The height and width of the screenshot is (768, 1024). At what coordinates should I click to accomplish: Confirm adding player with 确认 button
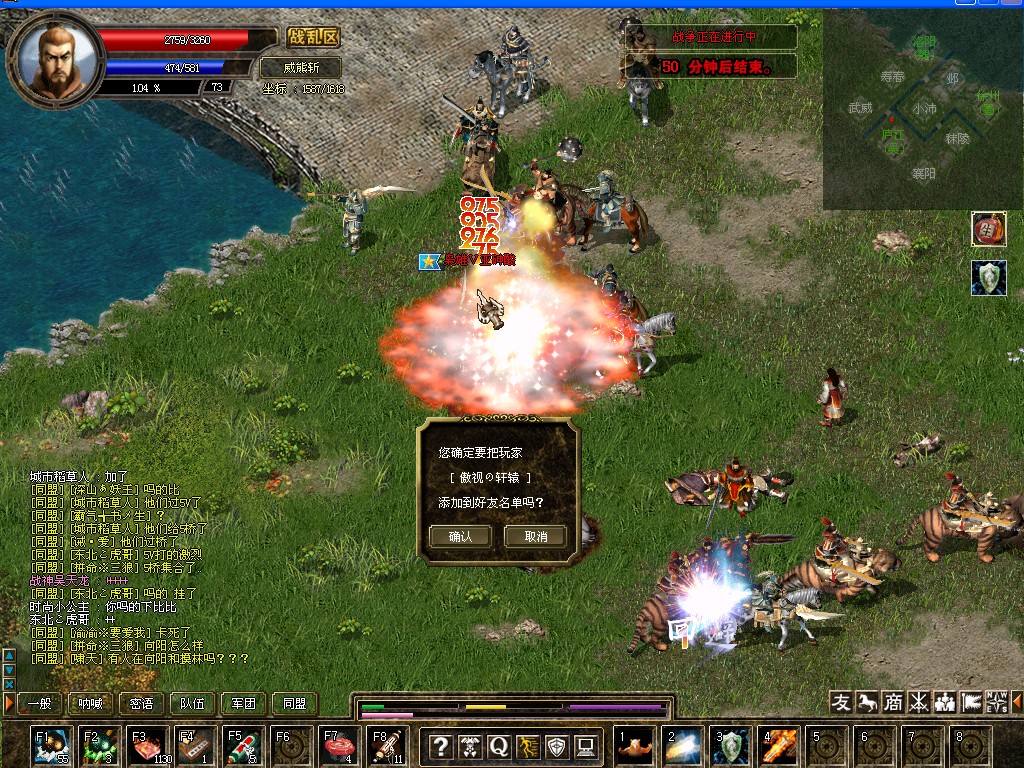460,536
